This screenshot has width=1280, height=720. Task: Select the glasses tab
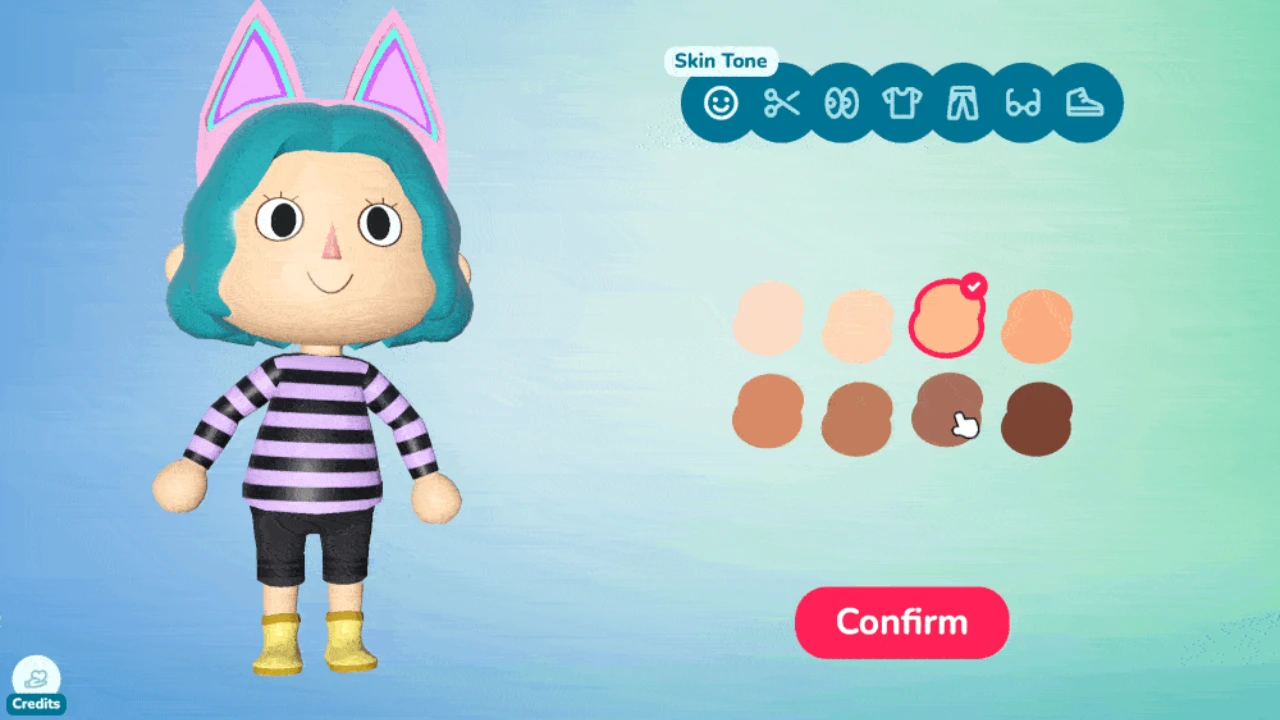coord(1023,103)
